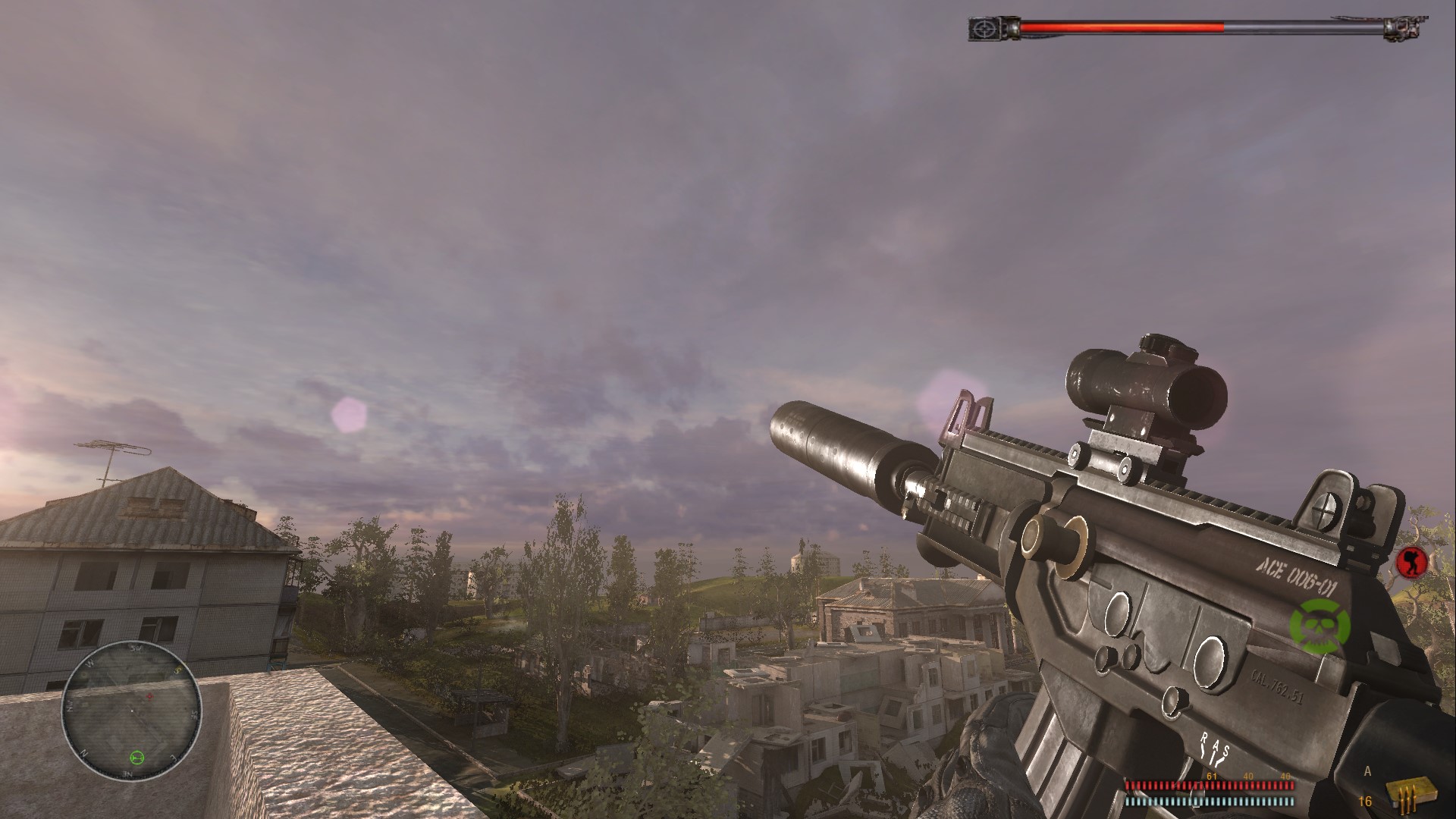Click the red overweight backpack icon
This screenshot has width=1456, height=819.
coord(1411,562)
